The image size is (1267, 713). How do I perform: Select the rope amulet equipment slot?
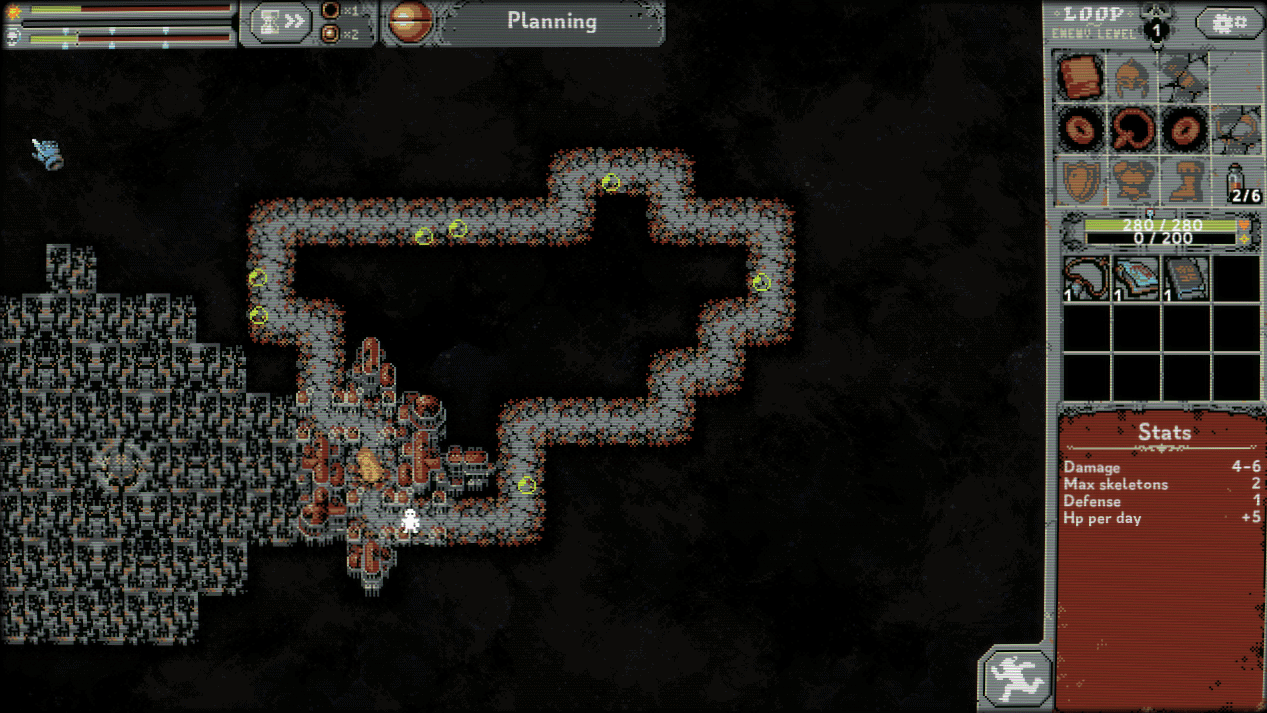[x=1133, y=129]
